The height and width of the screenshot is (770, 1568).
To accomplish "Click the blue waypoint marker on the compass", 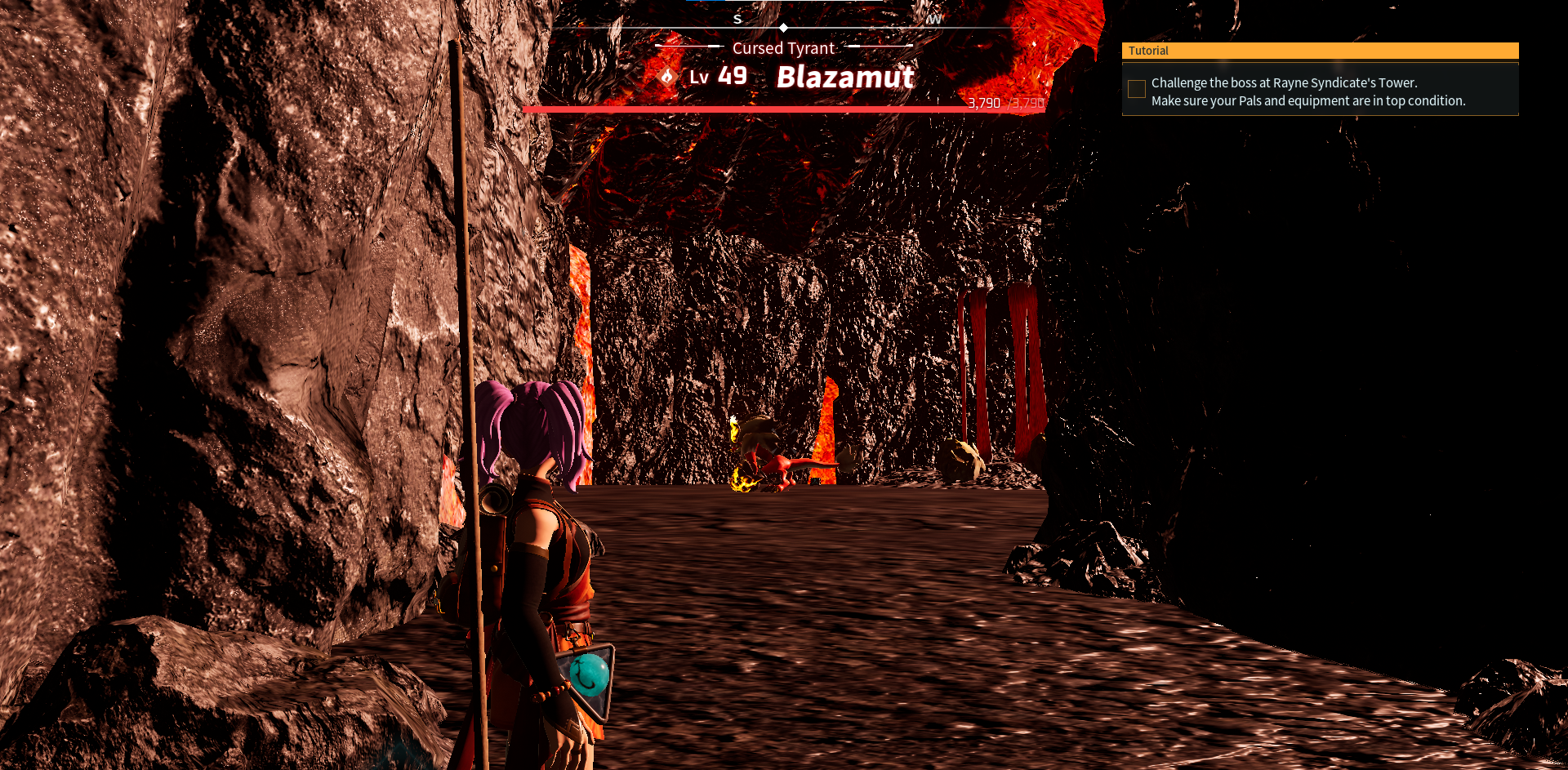I will tap(704, 2).
